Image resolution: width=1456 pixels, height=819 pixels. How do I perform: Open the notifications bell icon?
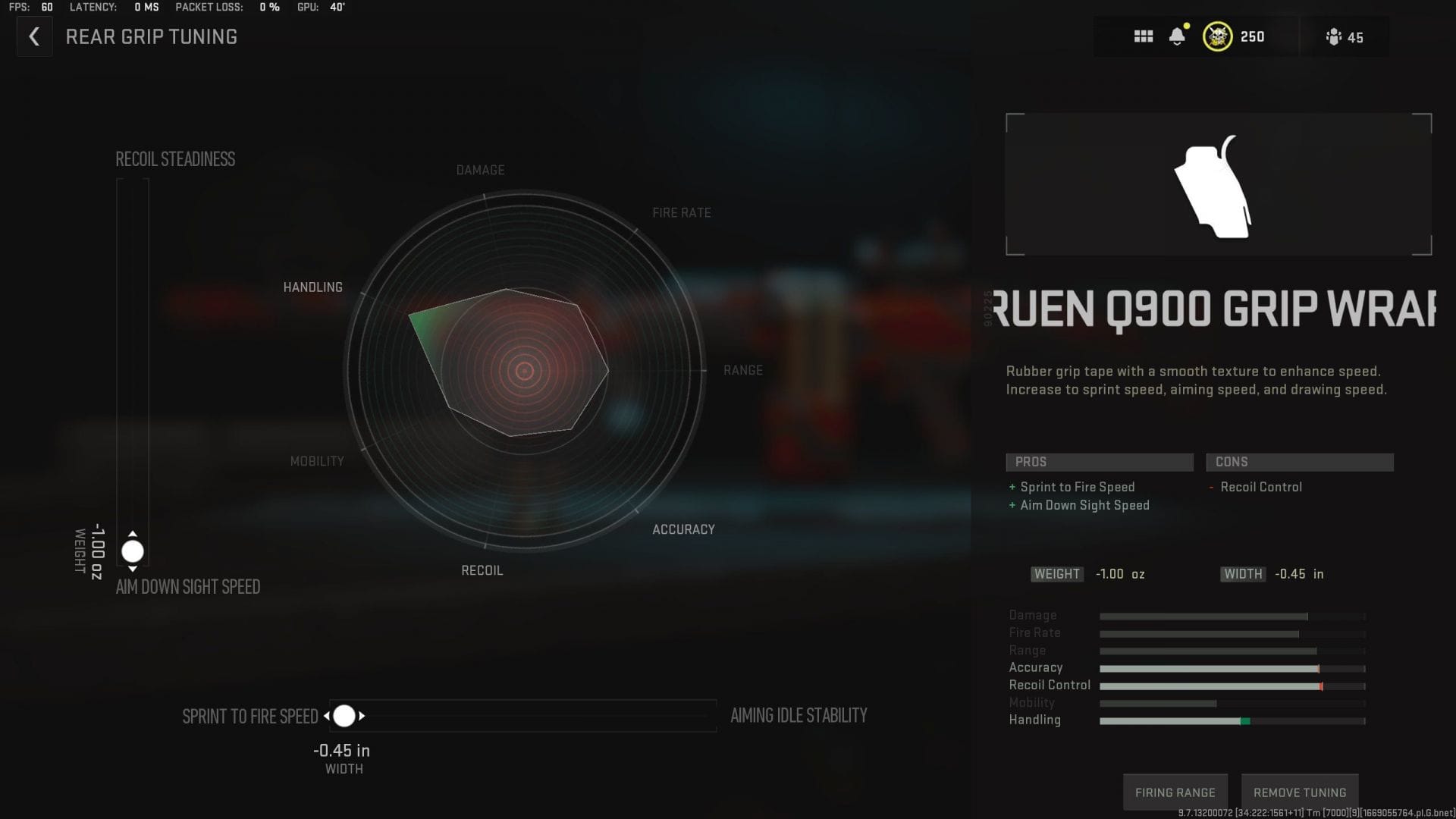1178,36
